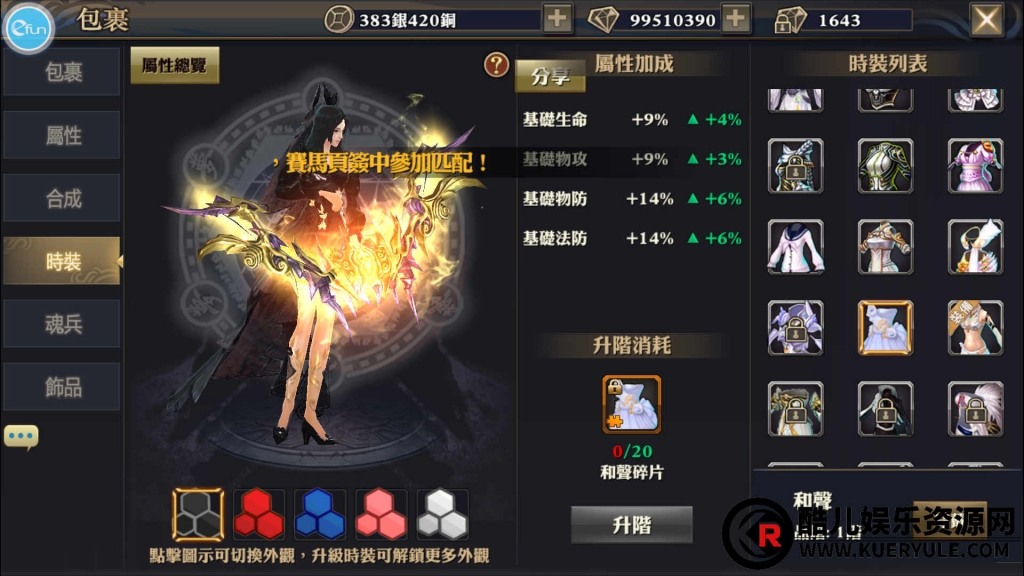1024x576 pixels.
Task: Add more diamonds with the plus button
Action: 736,18
